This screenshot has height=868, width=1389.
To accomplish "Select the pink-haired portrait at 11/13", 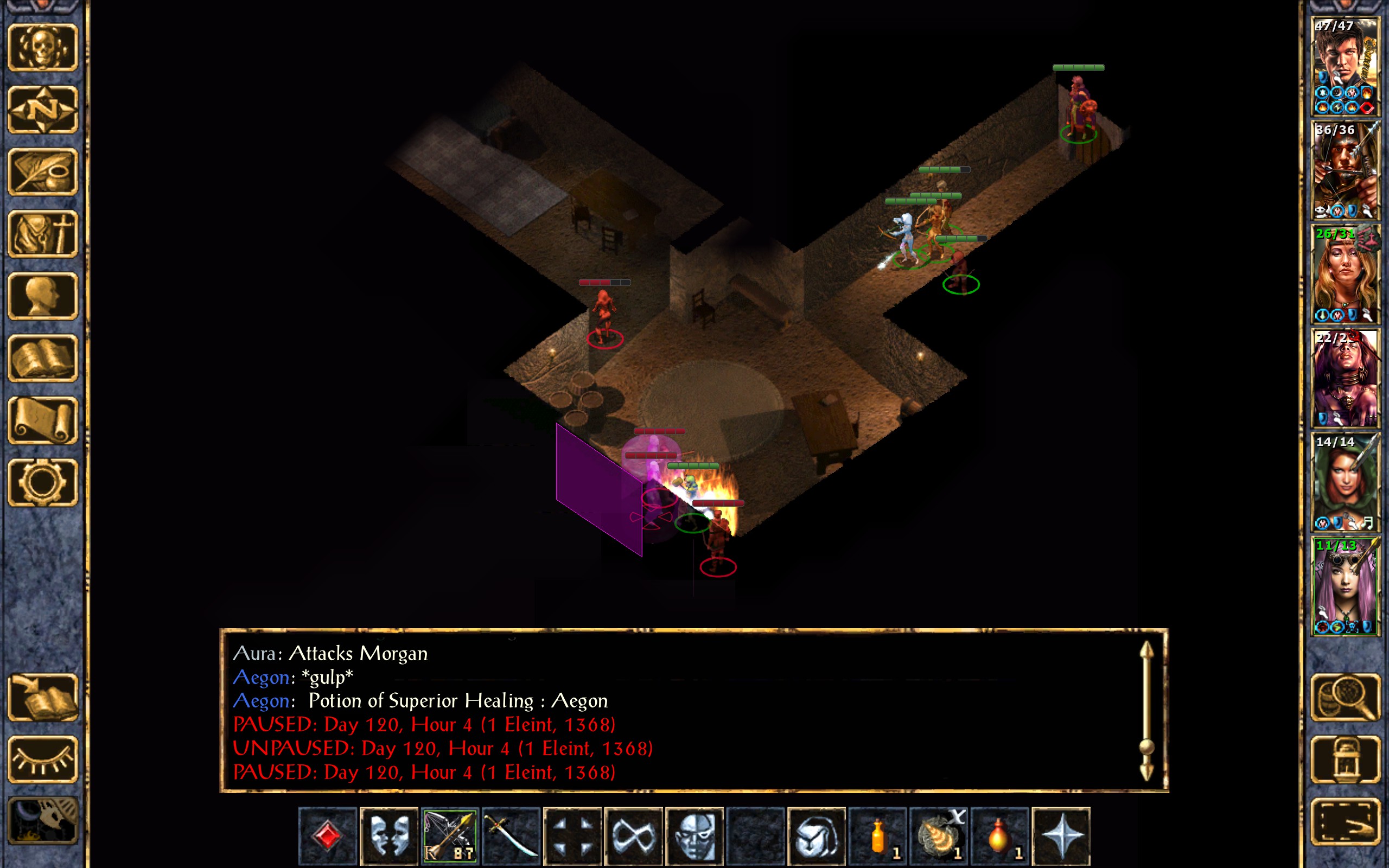I will click(1345, 585).
